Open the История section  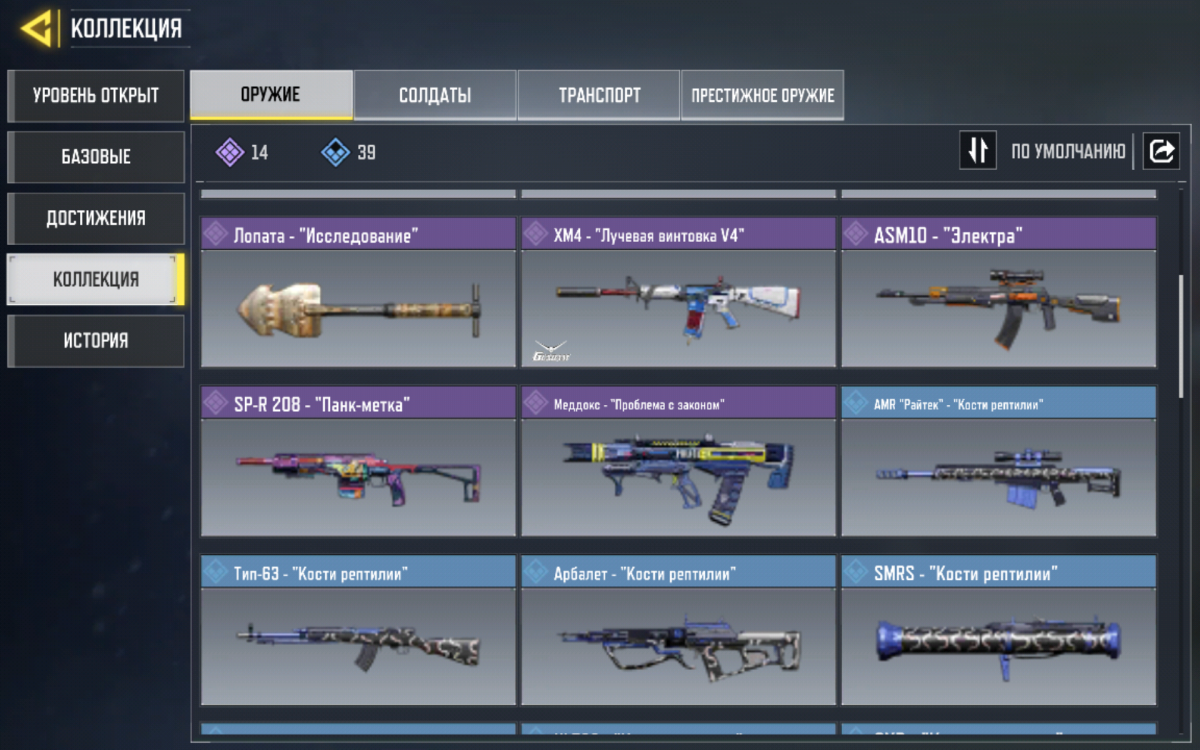(96, 341)
